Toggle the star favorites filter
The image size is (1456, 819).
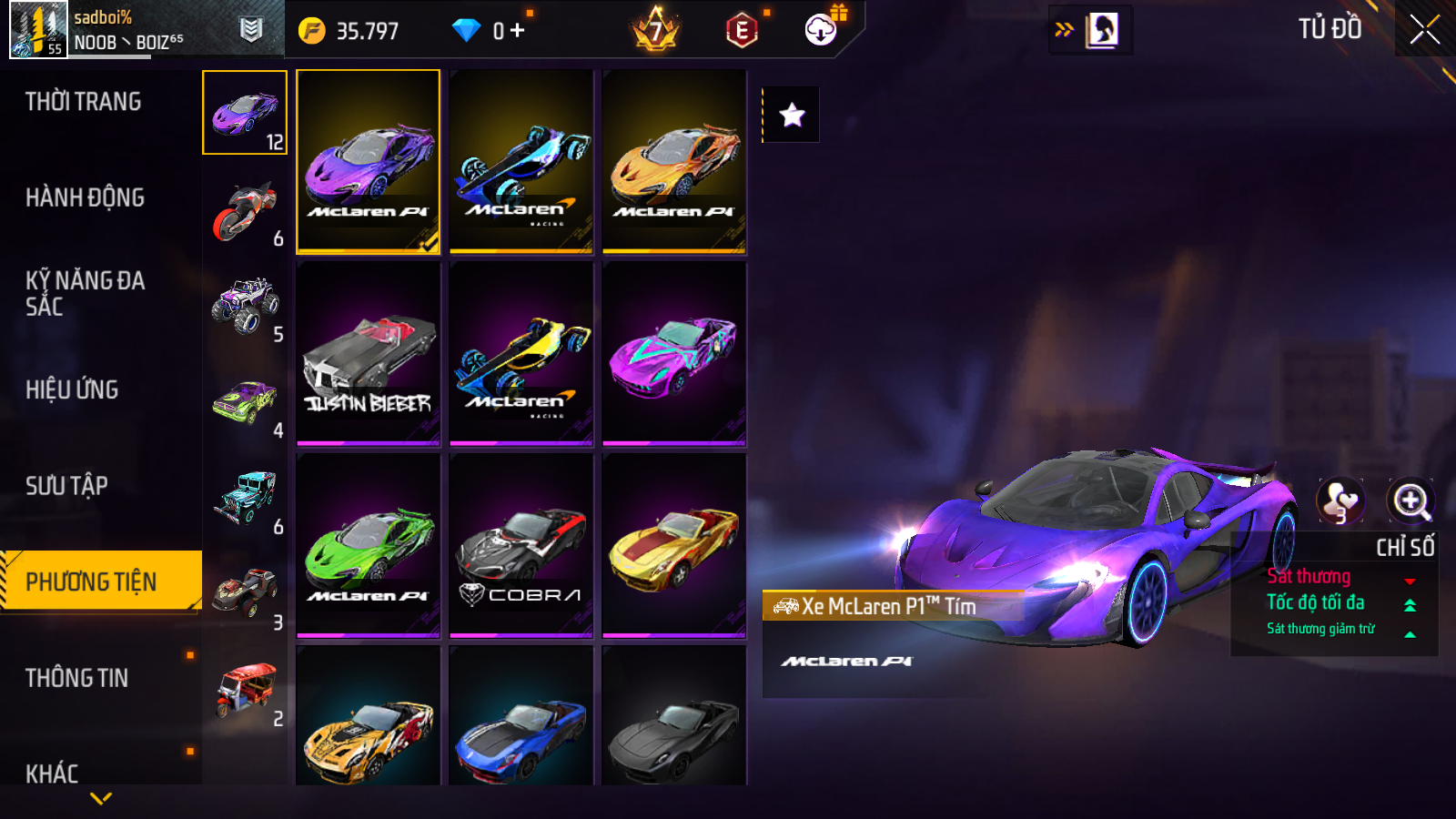[792, 115]
